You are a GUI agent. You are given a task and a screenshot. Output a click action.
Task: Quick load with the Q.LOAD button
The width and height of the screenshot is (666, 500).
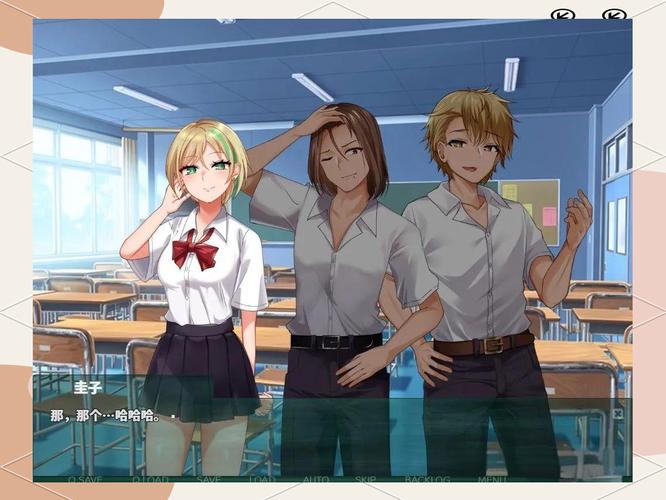150,479
